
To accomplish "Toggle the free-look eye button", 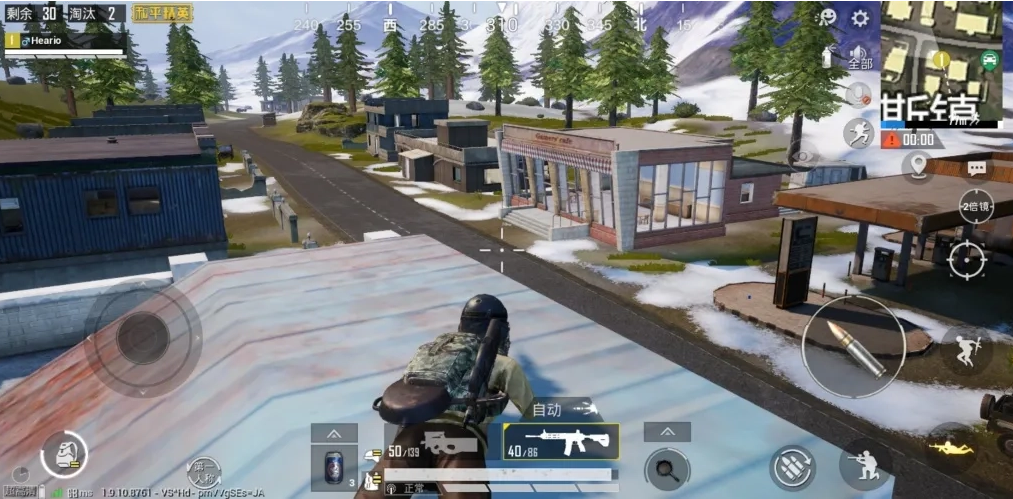I will (800, 157).
